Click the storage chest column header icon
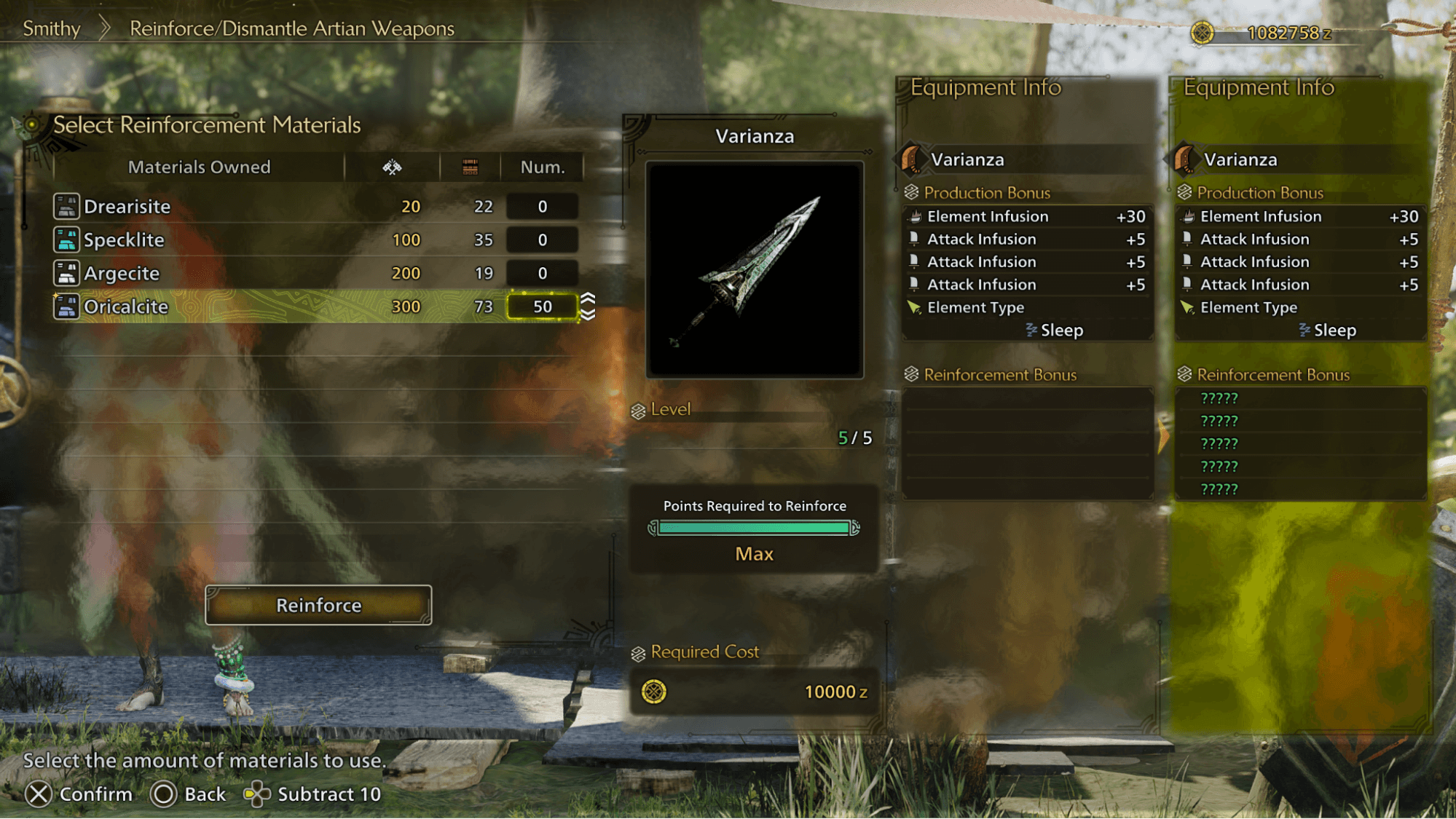Screen dimensions: 1456x819 coord(470,167)
